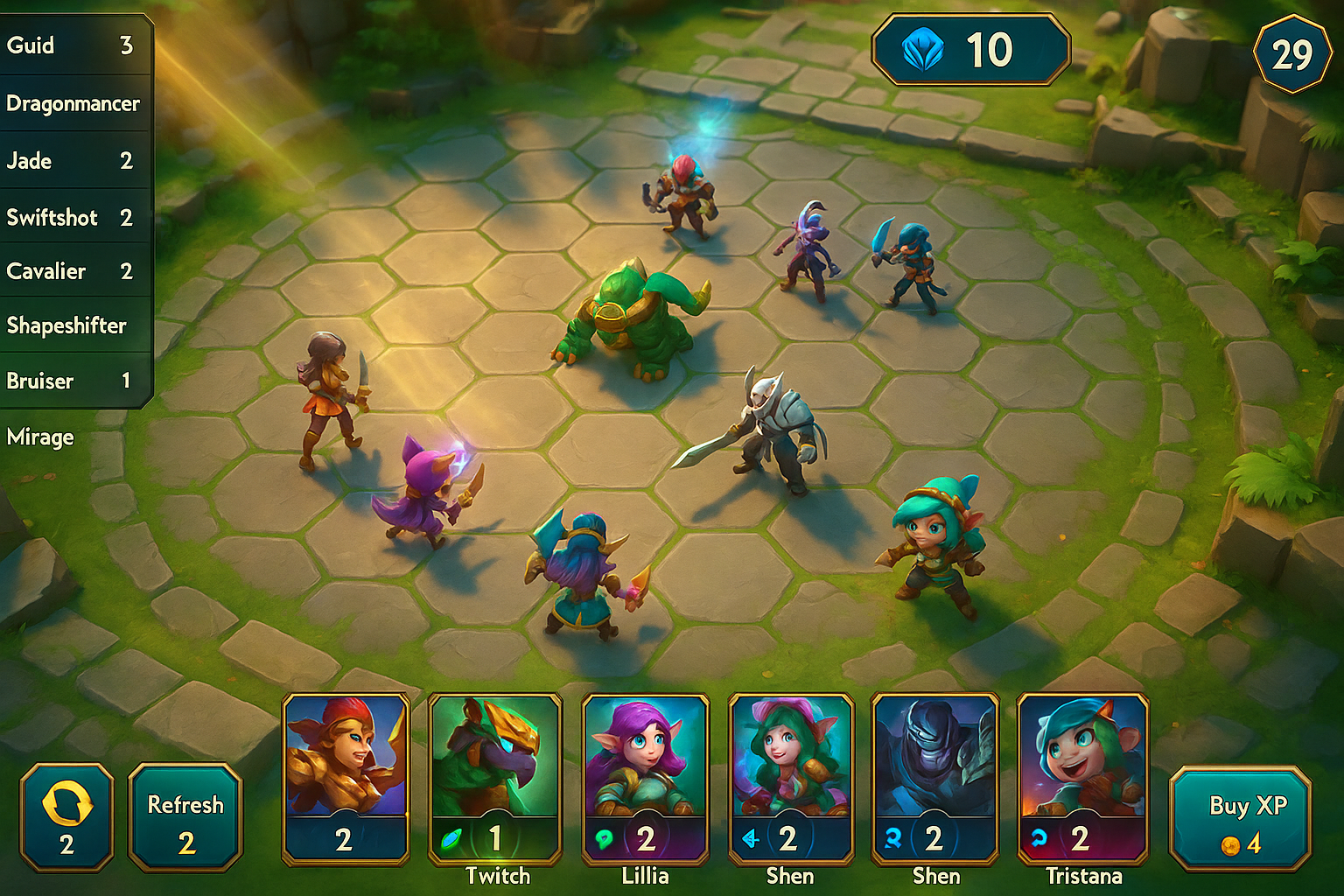Show the Mirage trait info
The image size is (1344, 896).
pyautogui.click(x=41, y=437)
